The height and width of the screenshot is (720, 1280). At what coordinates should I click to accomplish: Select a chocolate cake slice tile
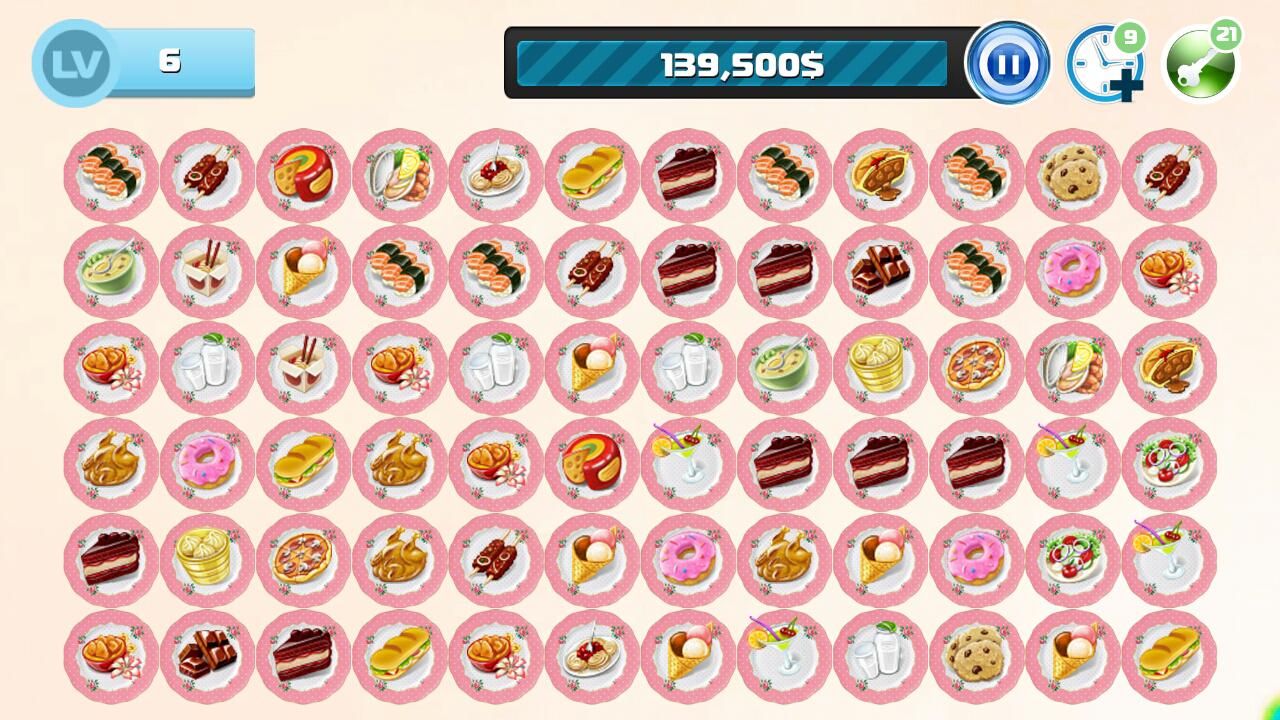tap(686, 176)
